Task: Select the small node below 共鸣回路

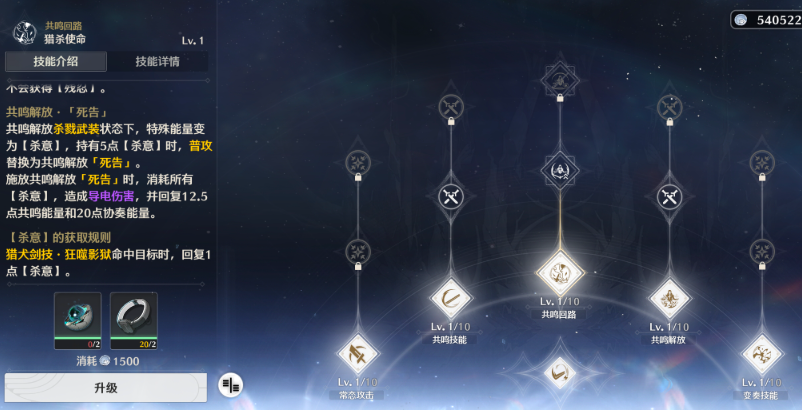Action: click(x=559, y=373)
